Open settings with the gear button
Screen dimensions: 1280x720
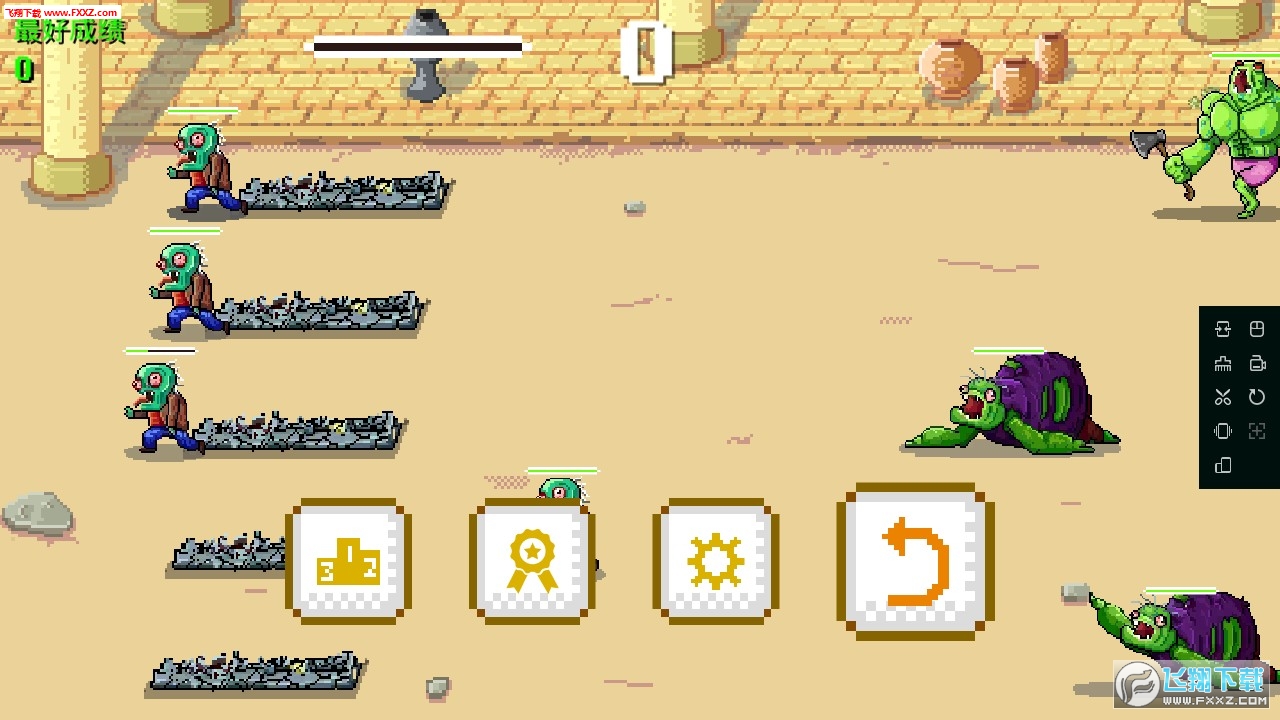click(715, 561)
